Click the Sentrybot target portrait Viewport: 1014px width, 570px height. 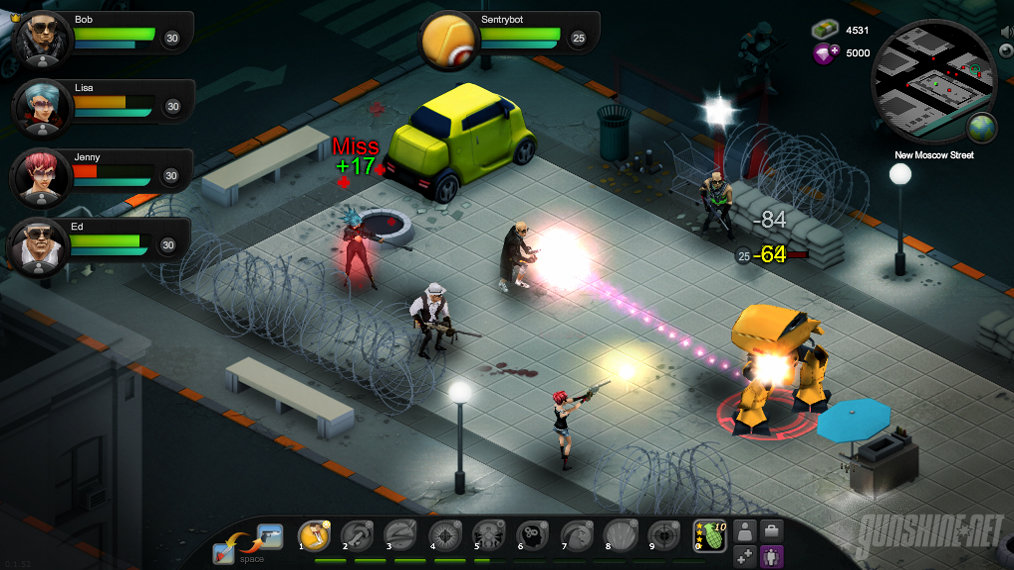click(449, 40)
